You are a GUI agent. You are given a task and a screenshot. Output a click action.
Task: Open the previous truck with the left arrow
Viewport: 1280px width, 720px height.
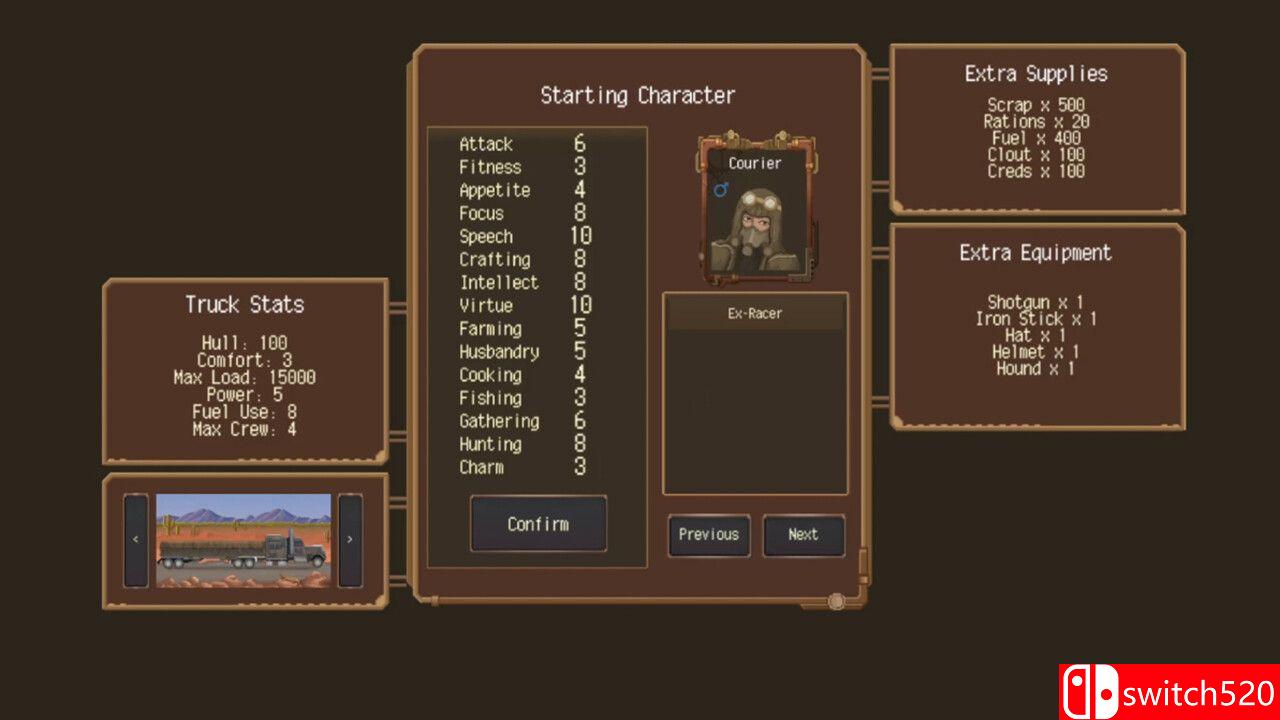(x=135, y=538)
